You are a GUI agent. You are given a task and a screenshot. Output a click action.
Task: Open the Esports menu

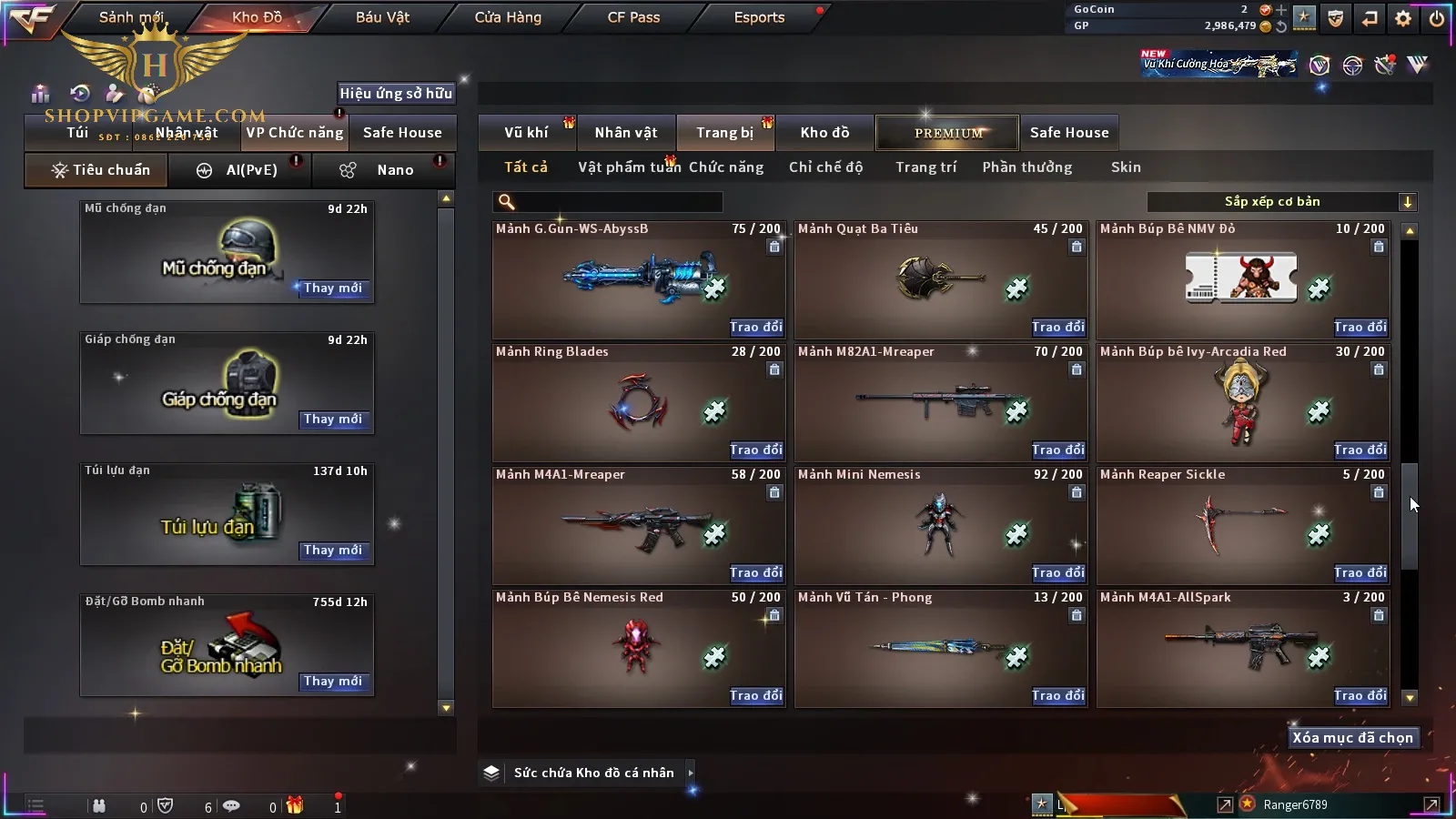pos(759,17)
